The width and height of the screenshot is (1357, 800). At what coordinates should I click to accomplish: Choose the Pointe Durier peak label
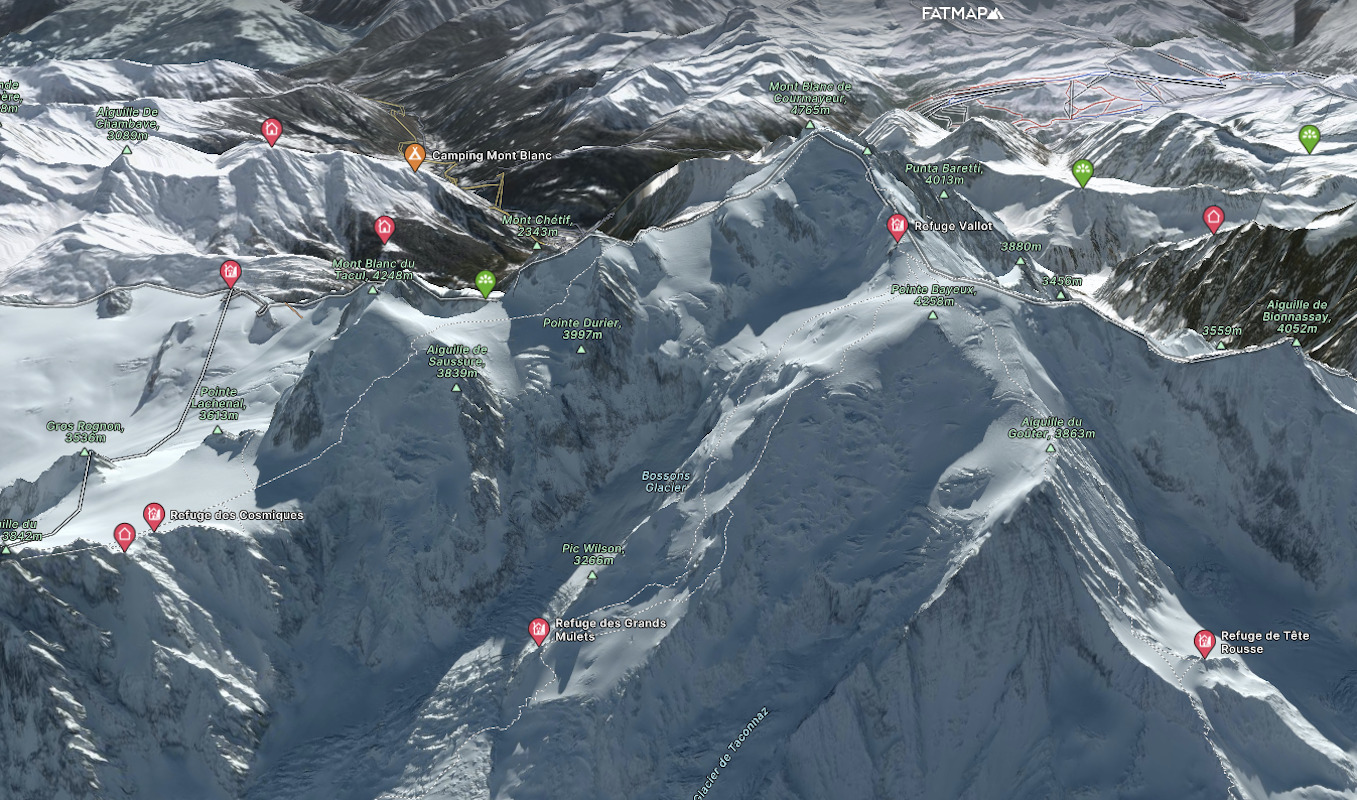pyautogui.click(x=582, y=328)
